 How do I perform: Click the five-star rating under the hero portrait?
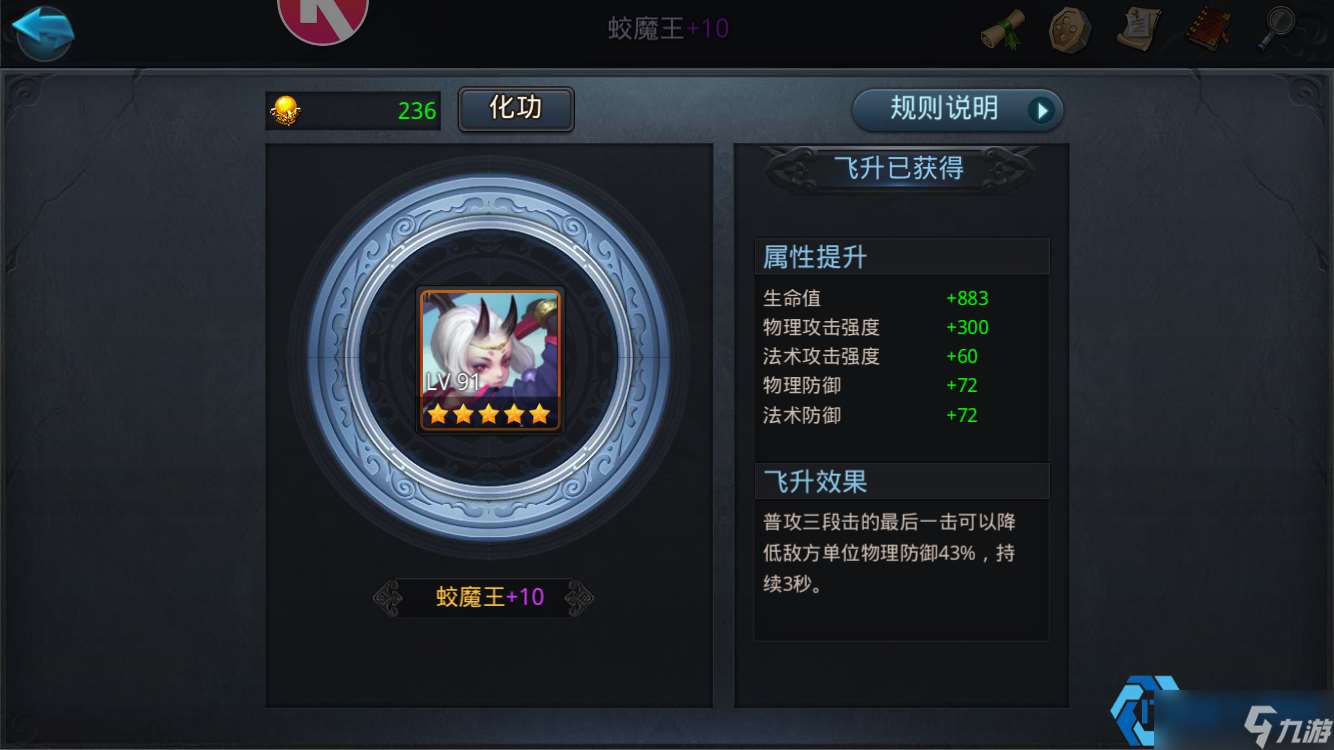click(x=490, y=412)
